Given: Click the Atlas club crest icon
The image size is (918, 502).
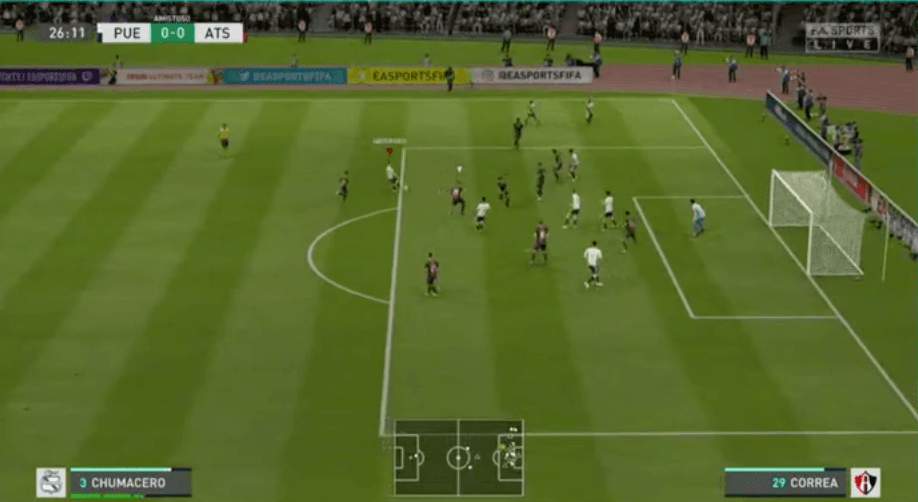Looking at the screenshot, I should click(x=865, y=483).
